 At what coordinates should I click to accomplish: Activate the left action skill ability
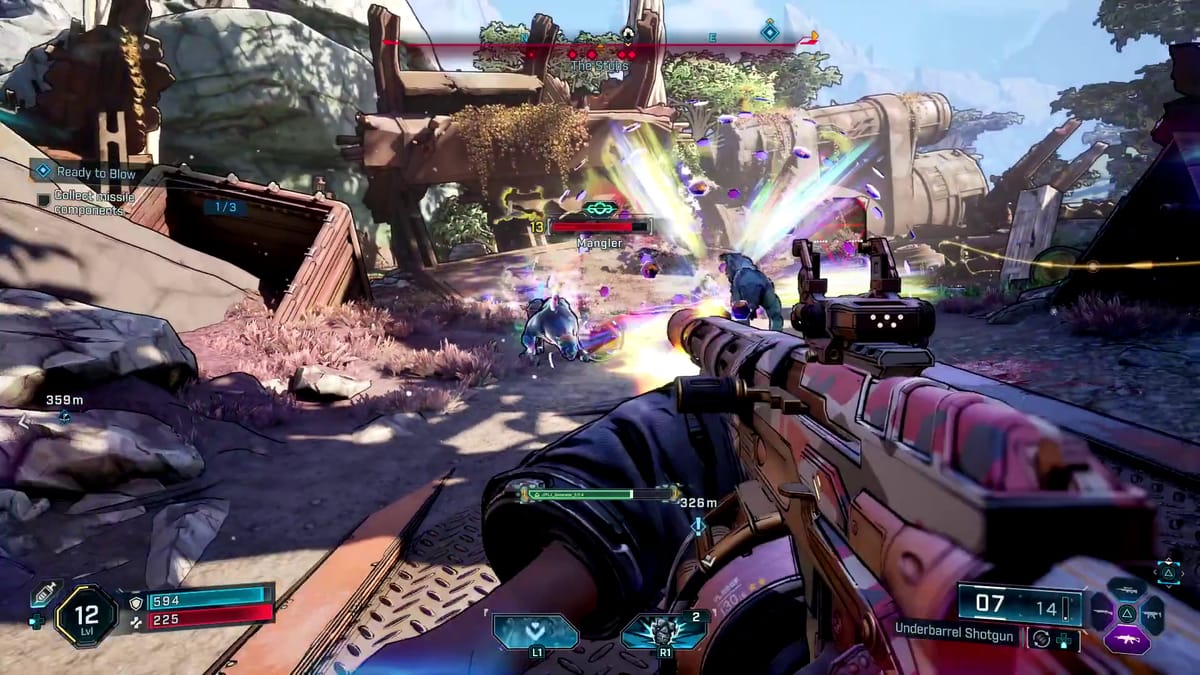[x=536, y=632]
